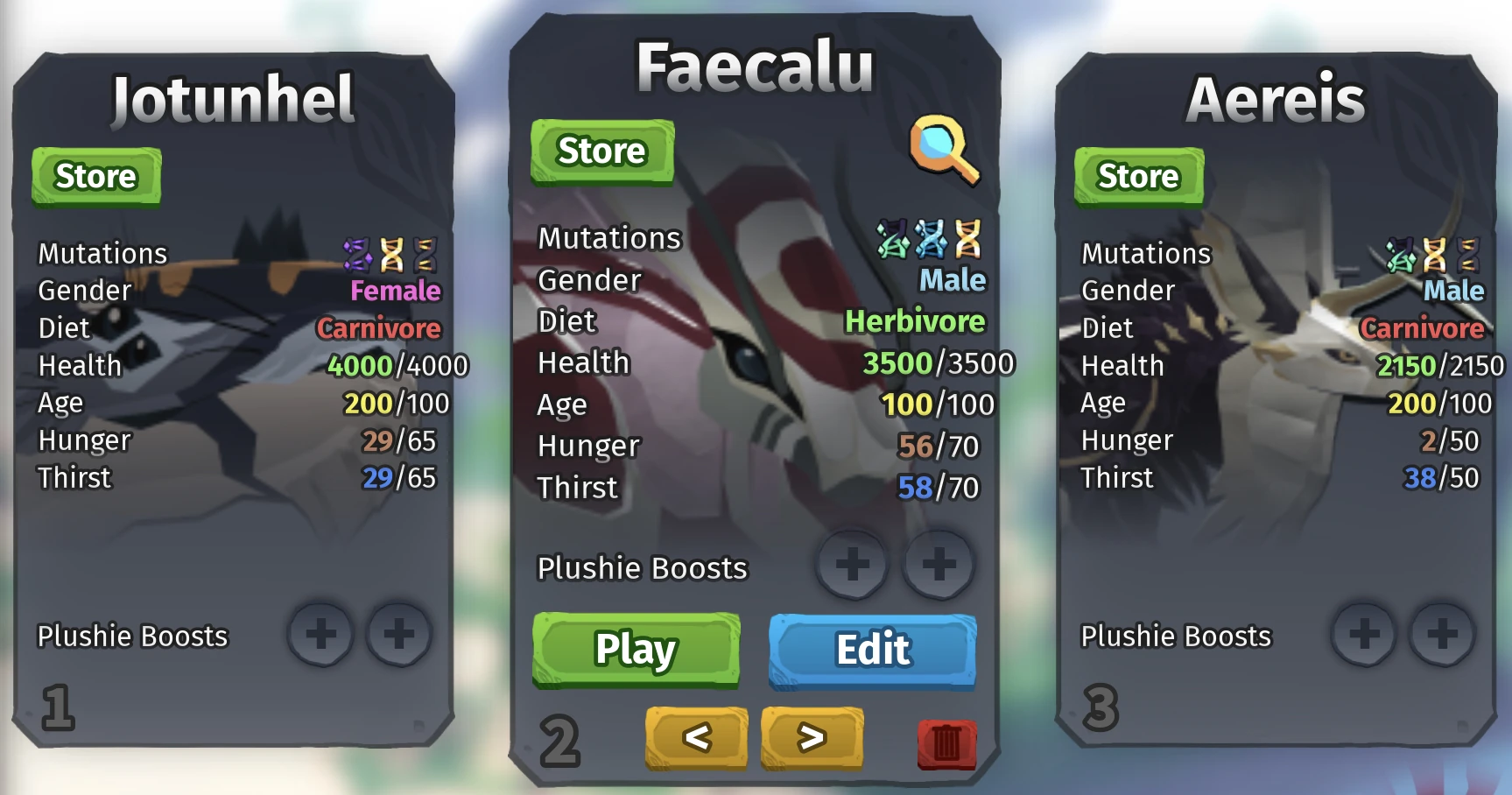This screenshot has height=795, width=1512.
Task: Click Jotunhel's first plushie boost plus icon
Action: point(322,636)
